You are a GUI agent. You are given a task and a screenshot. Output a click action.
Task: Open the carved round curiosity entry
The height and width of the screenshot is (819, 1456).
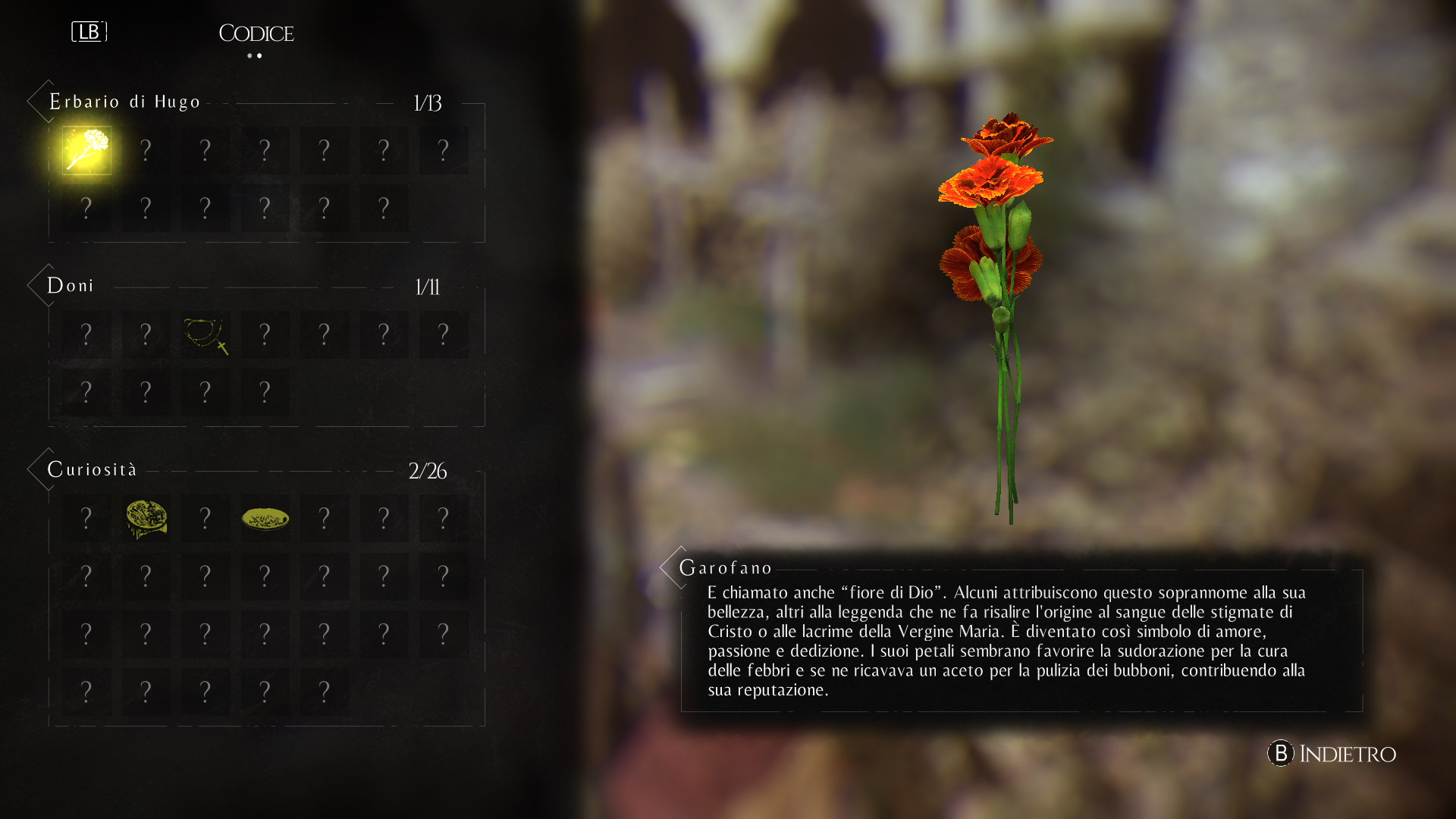pyautogui.click(x=146, y=519)
